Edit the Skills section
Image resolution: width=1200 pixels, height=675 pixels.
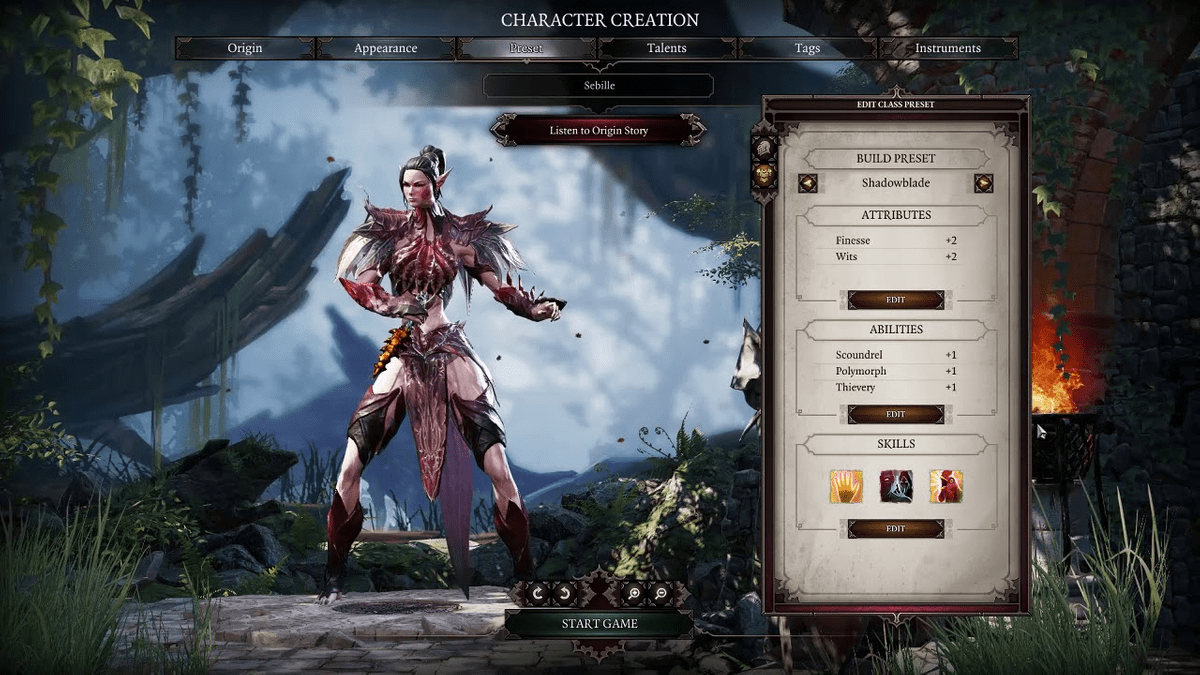[896, 528]
